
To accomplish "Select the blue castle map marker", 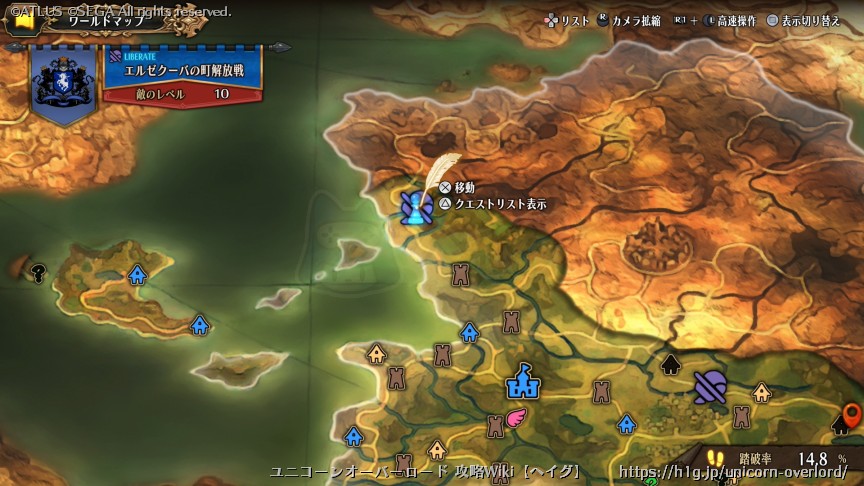I will click(x=522, y=381).
